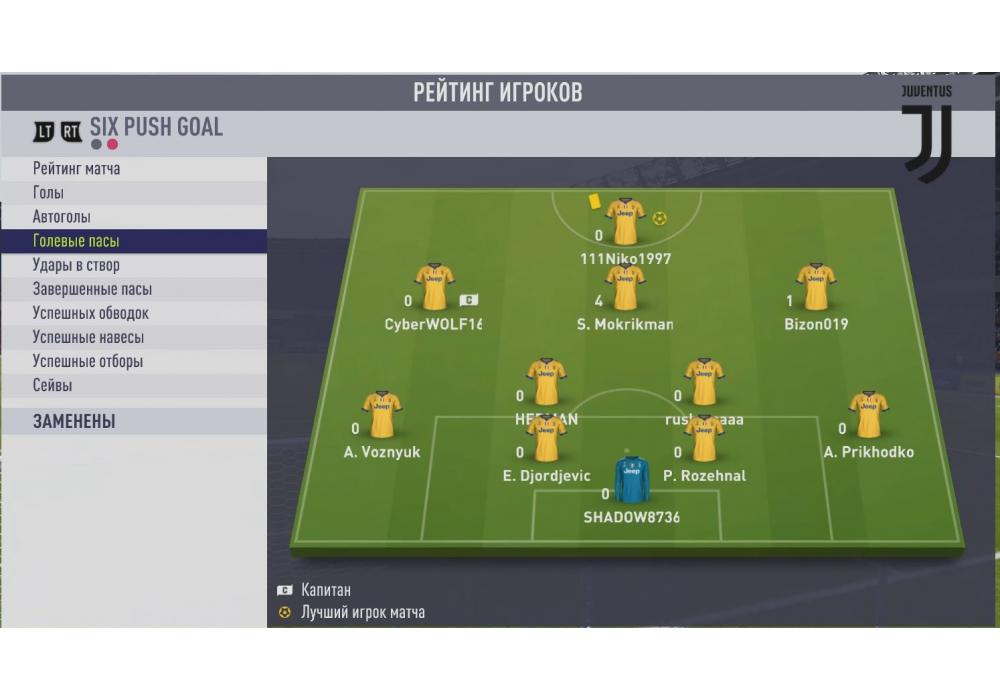Select P. Rozehnal's shirt
The height and width of the screenshot is (700, 1000).
tap(704, 439)
